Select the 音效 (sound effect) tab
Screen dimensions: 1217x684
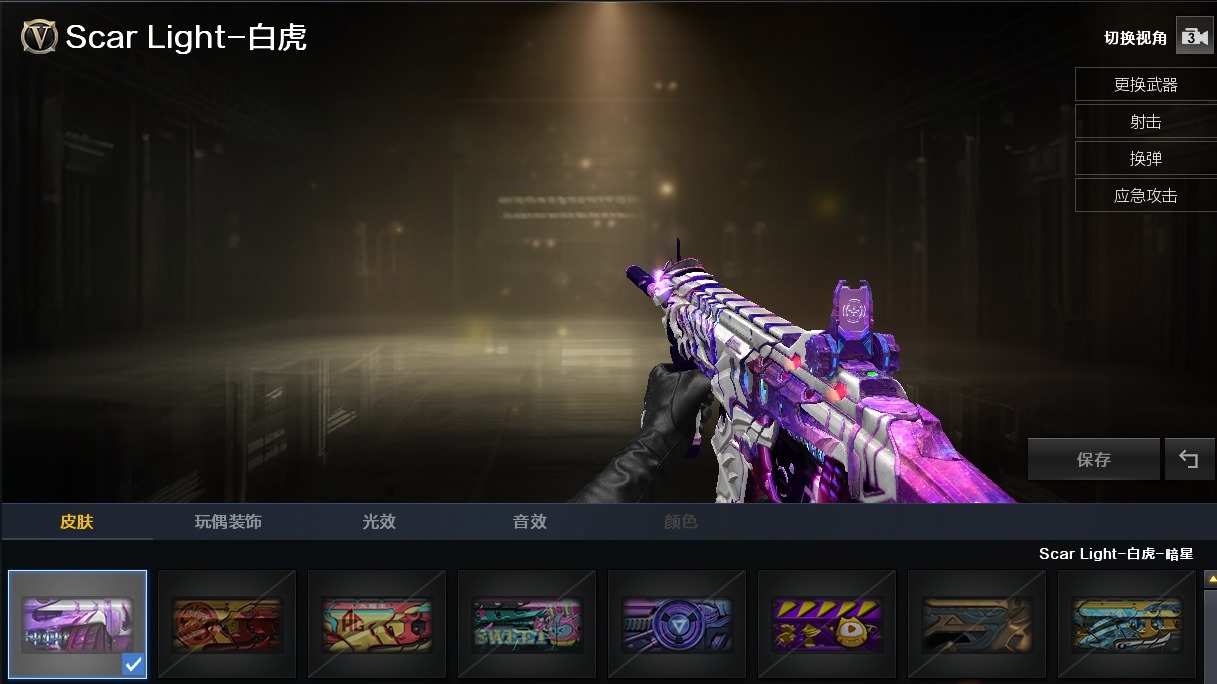(530, 522)
